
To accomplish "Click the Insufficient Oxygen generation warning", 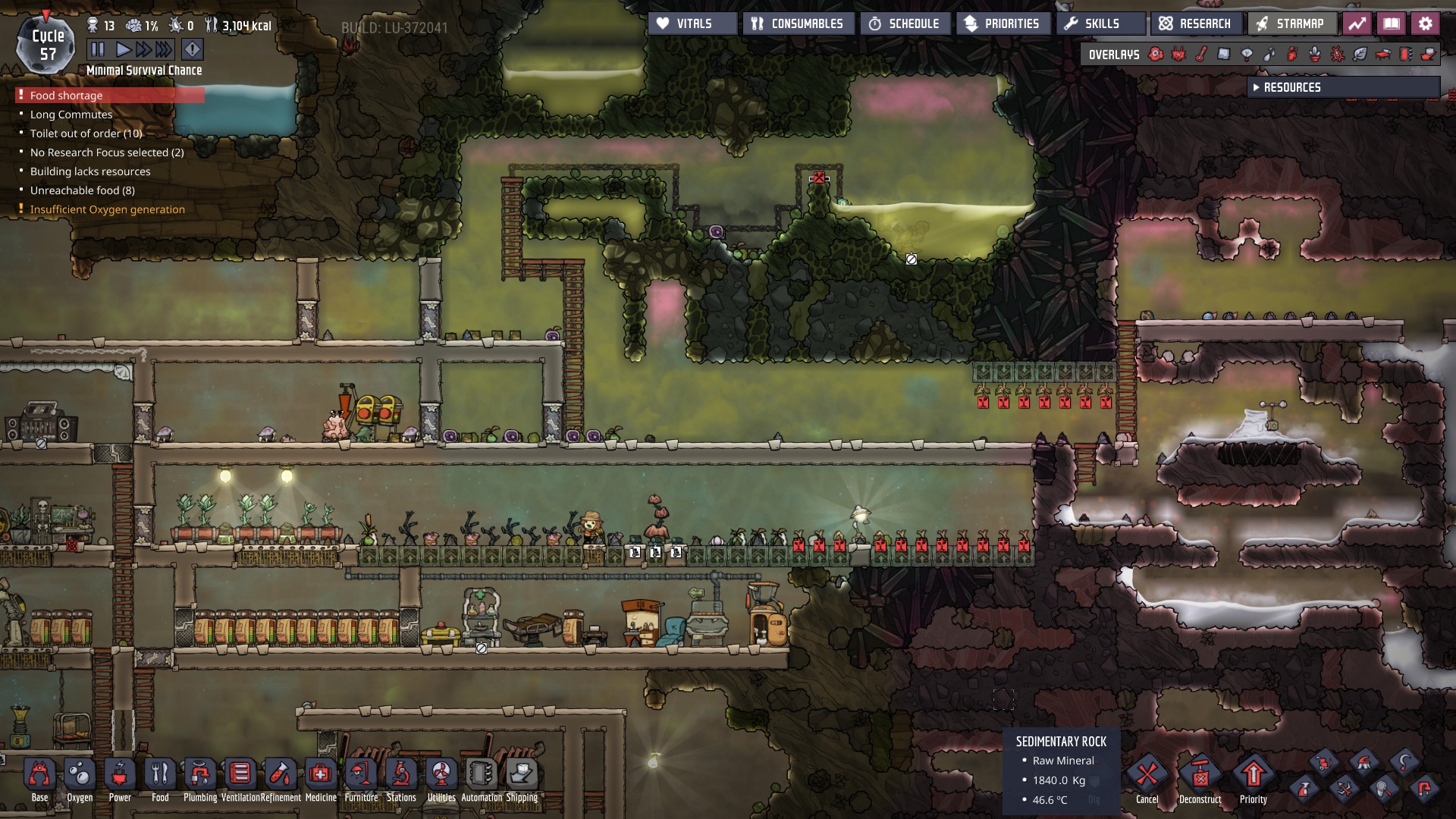I will [x=107, y=209].
